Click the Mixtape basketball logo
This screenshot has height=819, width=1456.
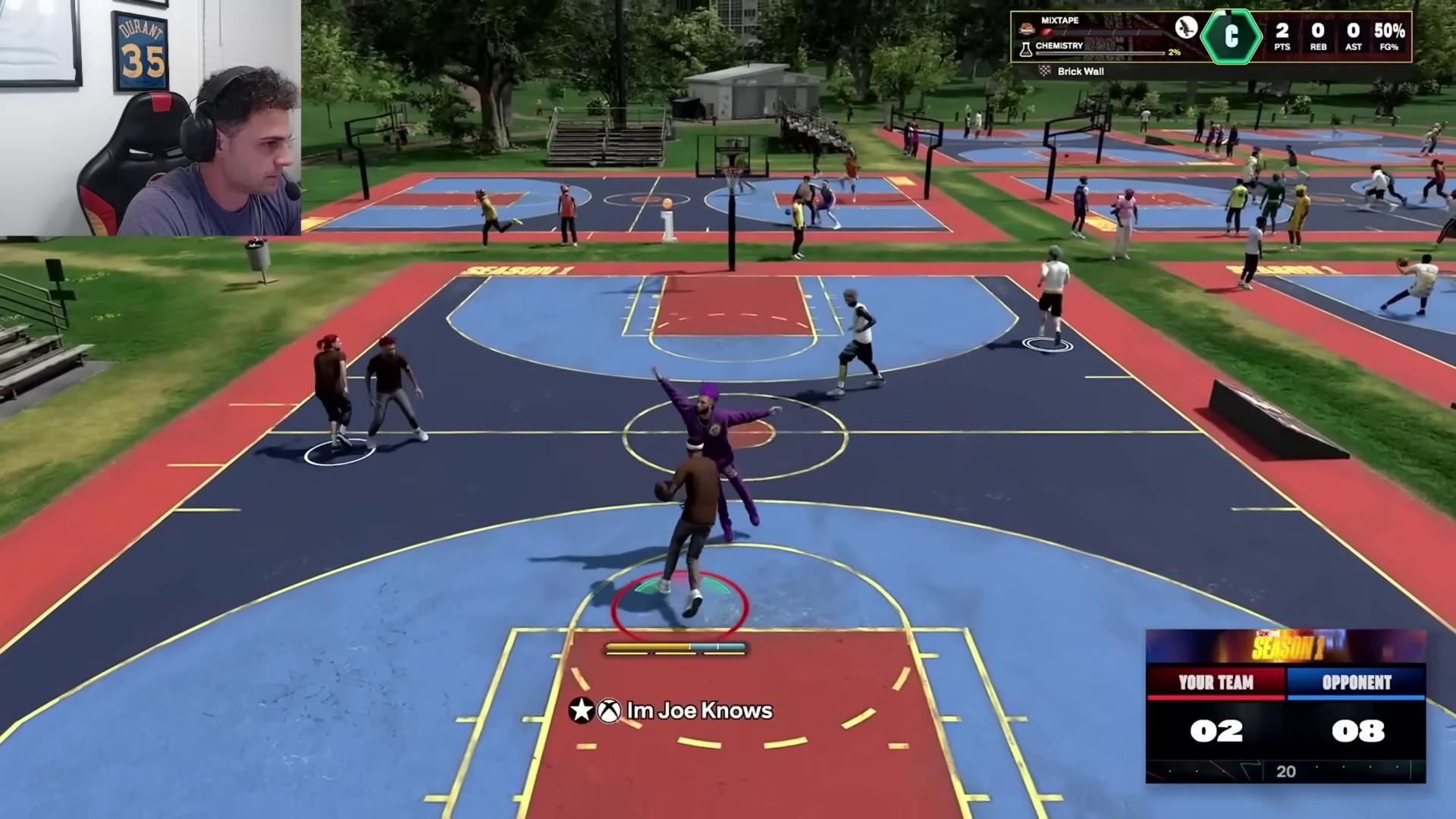[x=1028, y=28]
